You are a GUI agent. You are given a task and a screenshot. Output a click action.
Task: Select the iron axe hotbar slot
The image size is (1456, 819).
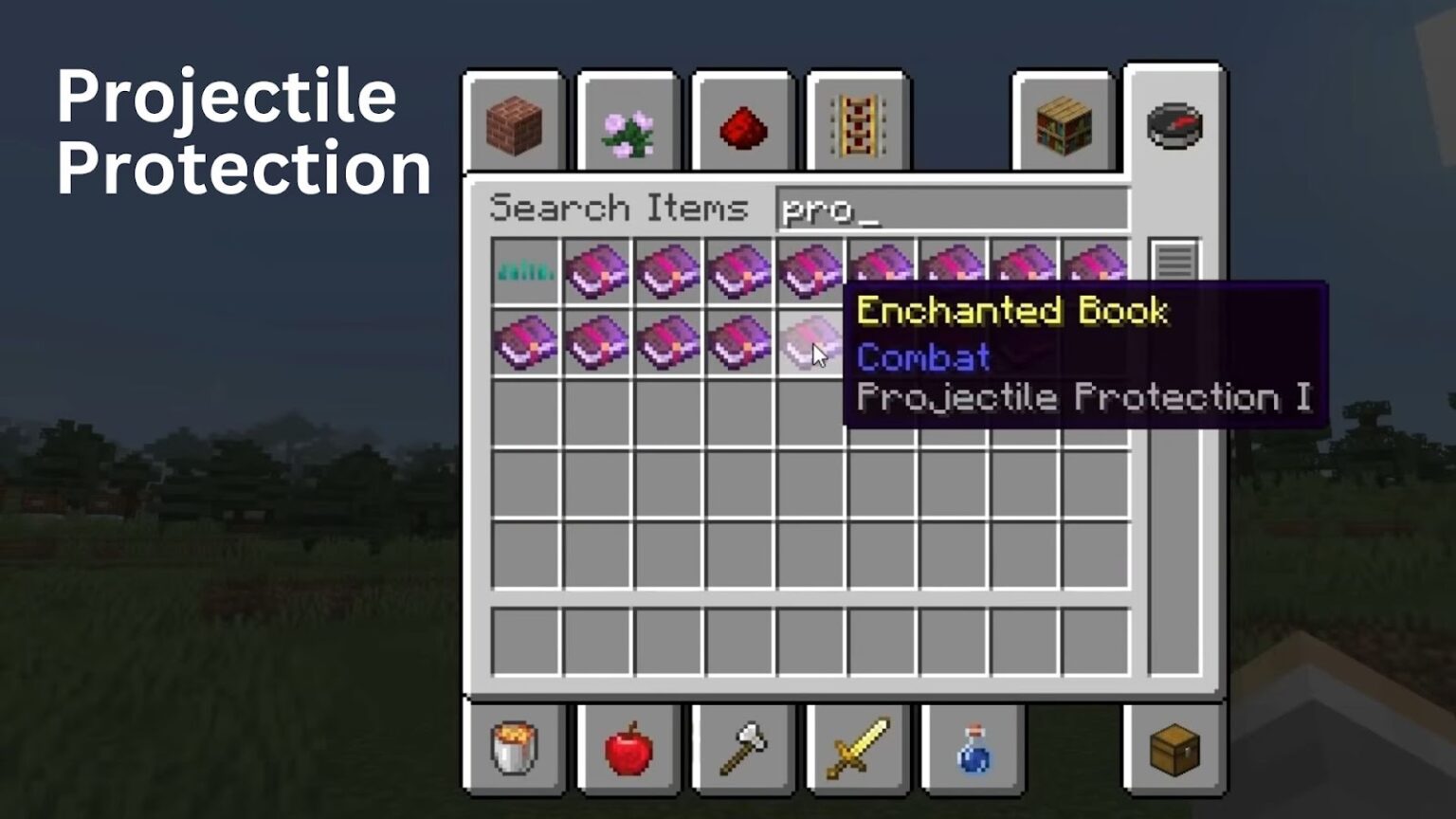click(x=742, y=749)
